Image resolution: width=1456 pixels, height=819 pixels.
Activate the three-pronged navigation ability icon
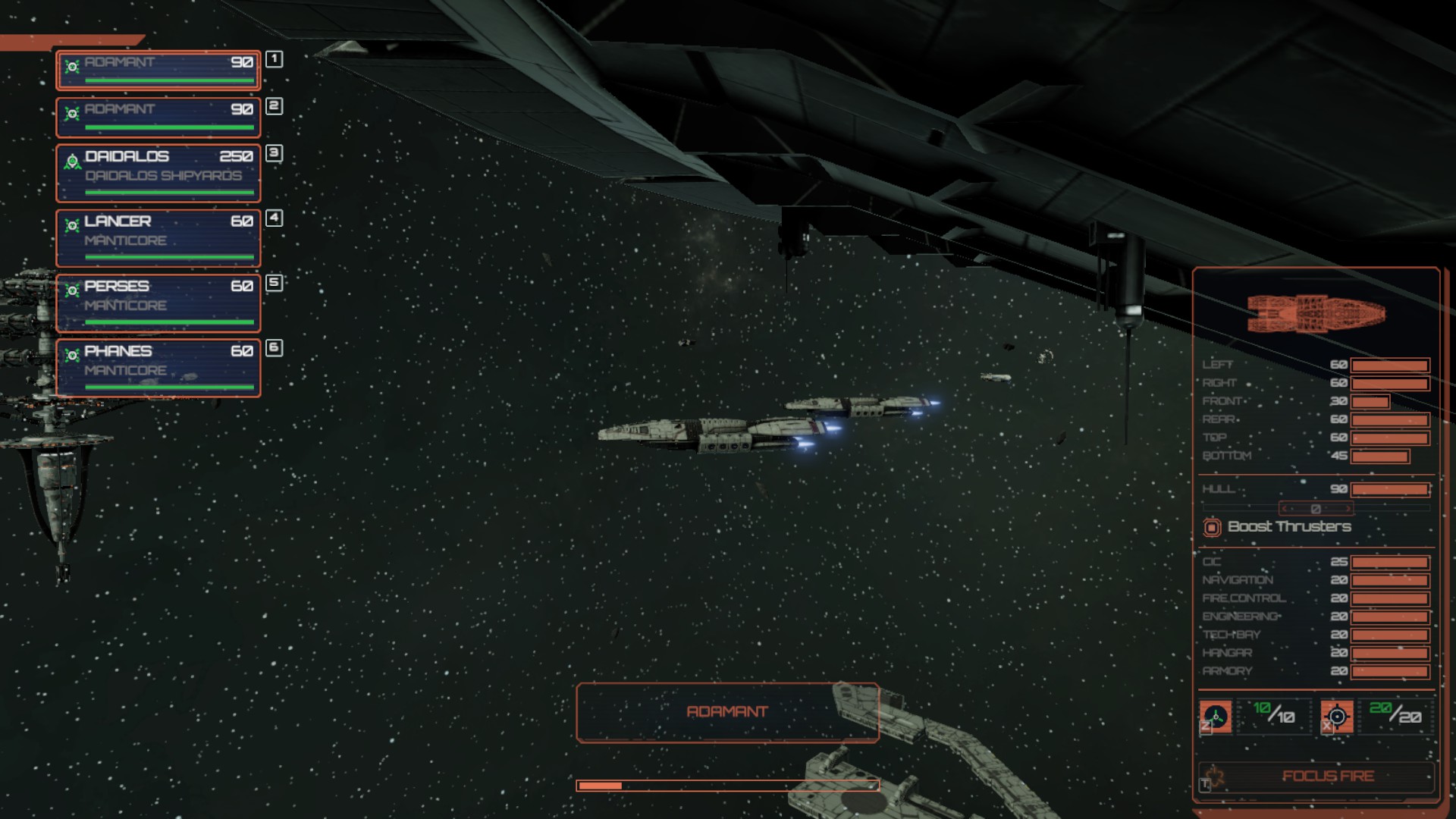coord(1216,717)
